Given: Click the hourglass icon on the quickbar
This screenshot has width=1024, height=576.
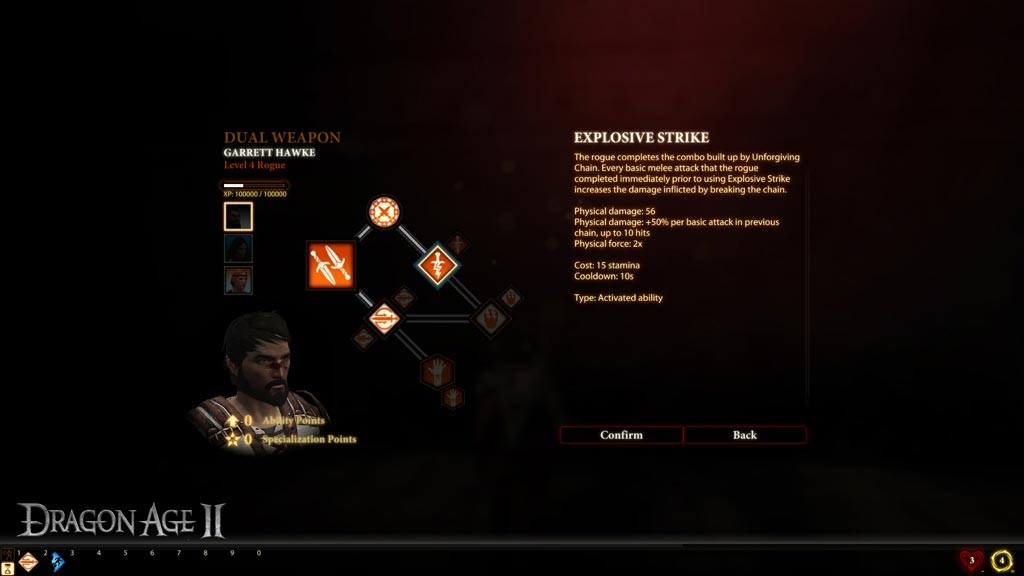Looking at the screenshot, I should 8,568.
